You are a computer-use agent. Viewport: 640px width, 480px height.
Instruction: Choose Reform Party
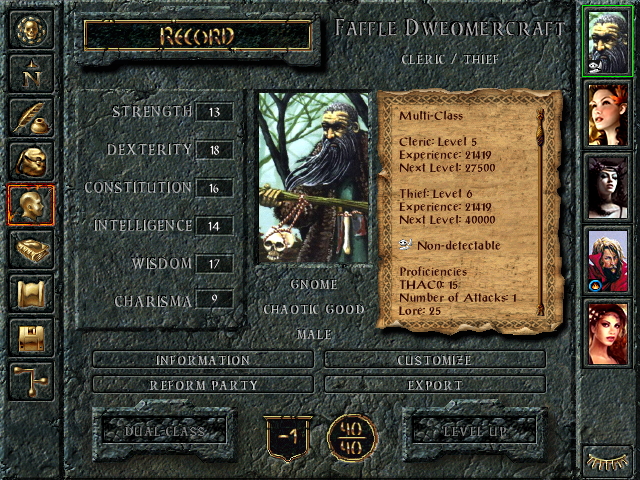[202, 384]
